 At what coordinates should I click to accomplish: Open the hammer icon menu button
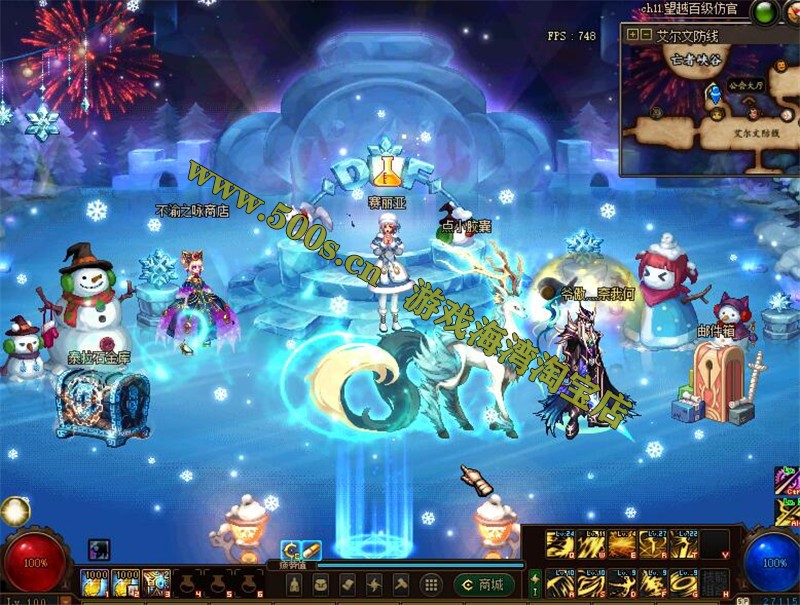(401, 584)
